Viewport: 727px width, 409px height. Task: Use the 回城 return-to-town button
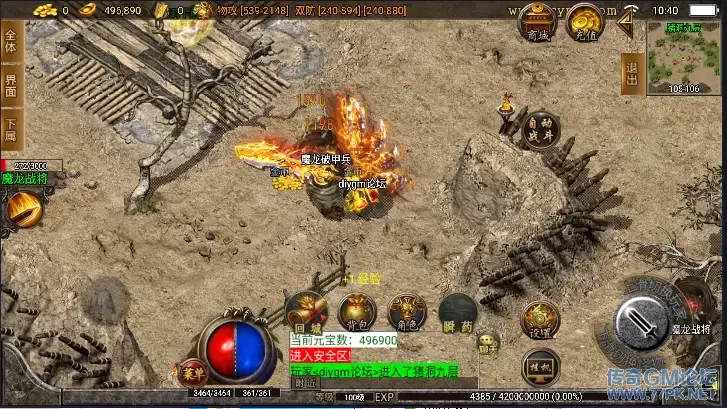tap(306, 313)
